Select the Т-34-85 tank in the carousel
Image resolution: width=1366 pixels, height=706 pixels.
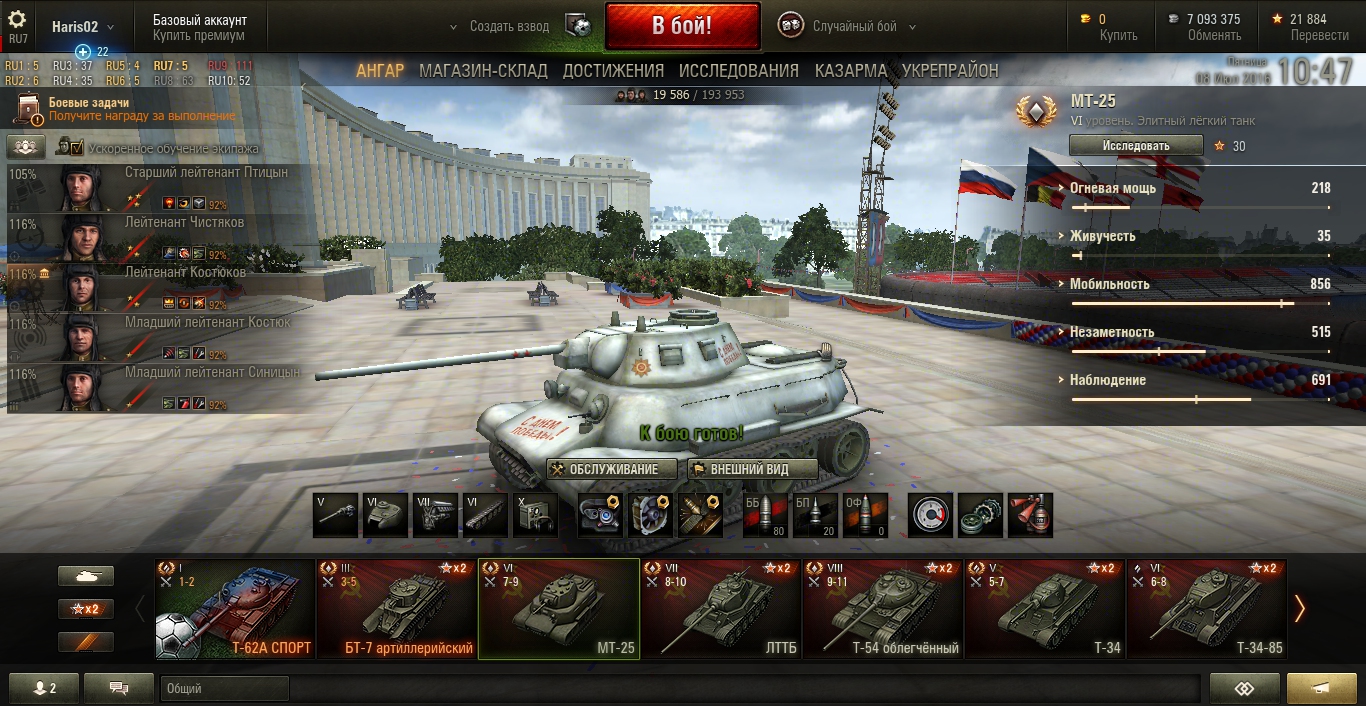coord(1206,609)
